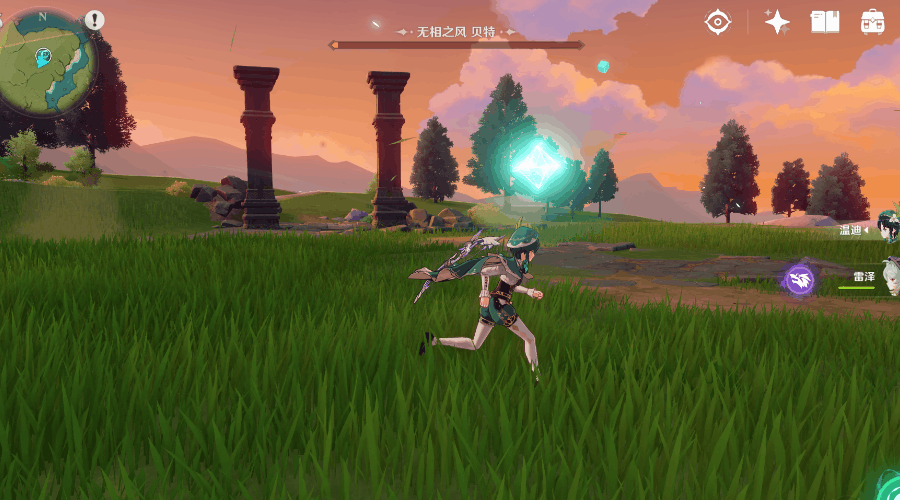Click the compass eye icon
Image resolution: width=900 pixels, height=500 pixels.
pos(717,22)
